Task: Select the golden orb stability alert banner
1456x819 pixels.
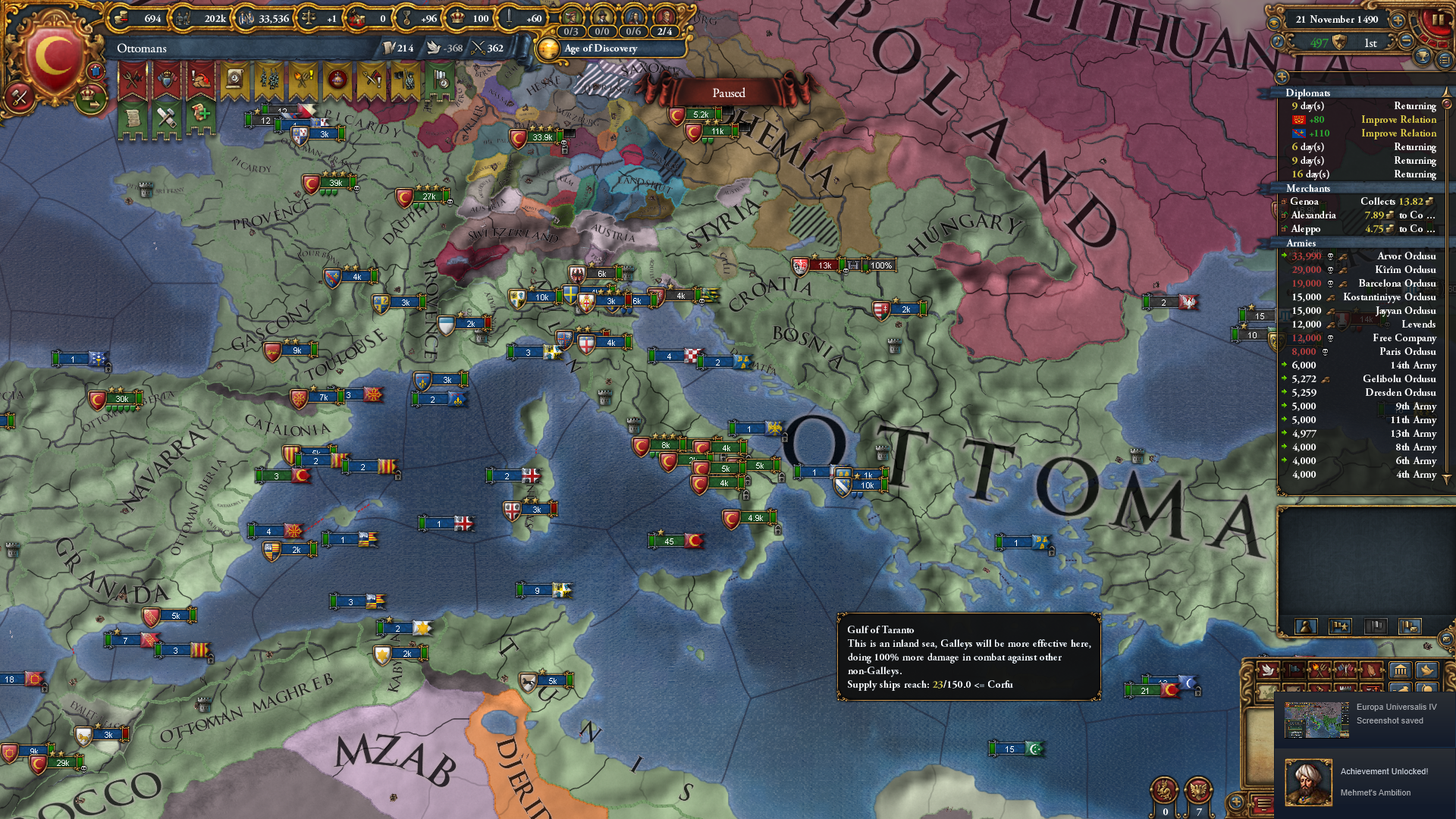Action: tap(338, 78)
